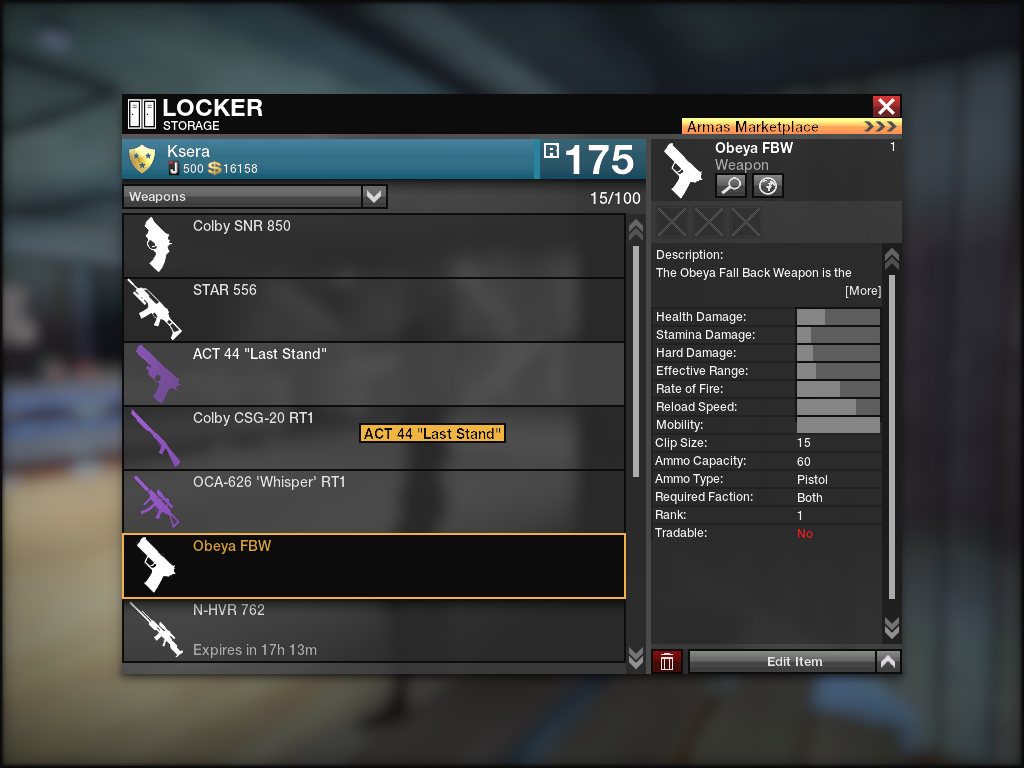Screen dimensions: 1024x768
Task: Jump the item details panel to the bottom
Action: click(x=892, y=627)
